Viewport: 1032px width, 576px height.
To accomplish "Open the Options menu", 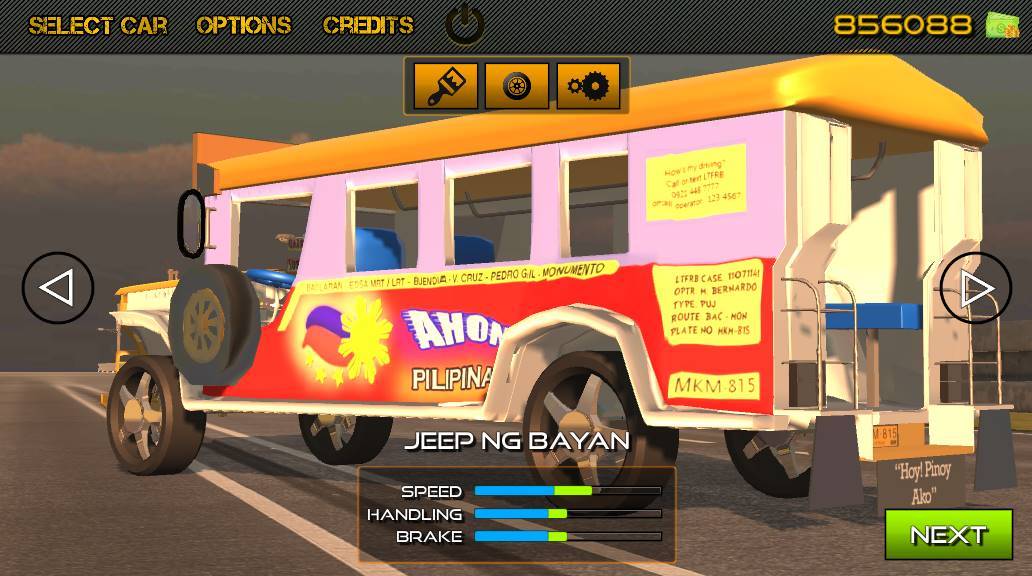I will click(x=244, y=25).
